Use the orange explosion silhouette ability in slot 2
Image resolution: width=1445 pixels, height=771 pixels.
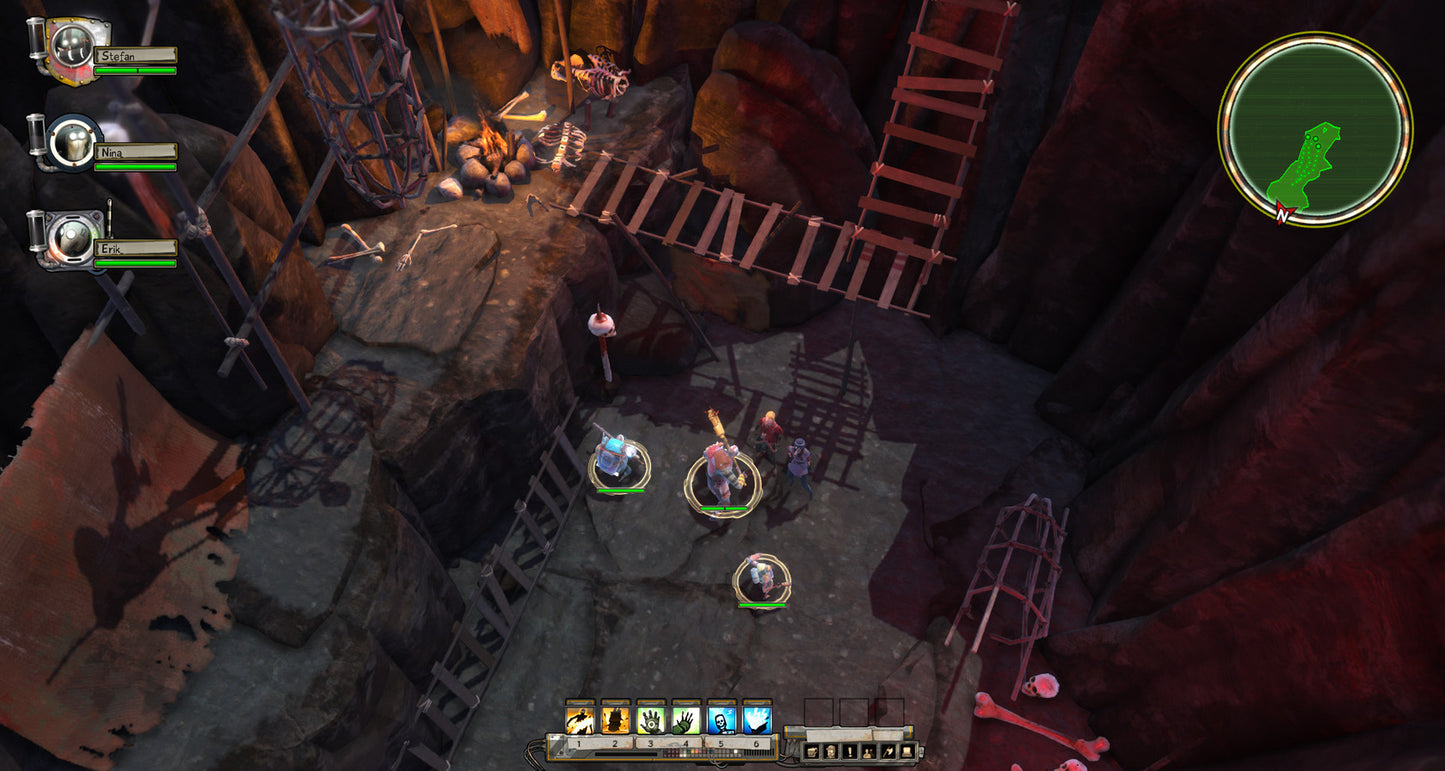coord(615,720)
